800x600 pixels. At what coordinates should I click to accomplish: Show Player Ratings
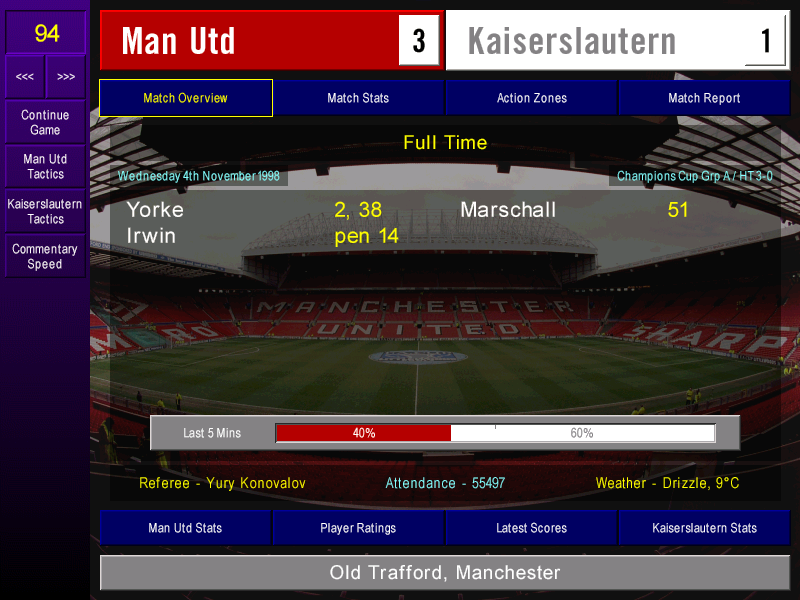click(x=358, y=528)
